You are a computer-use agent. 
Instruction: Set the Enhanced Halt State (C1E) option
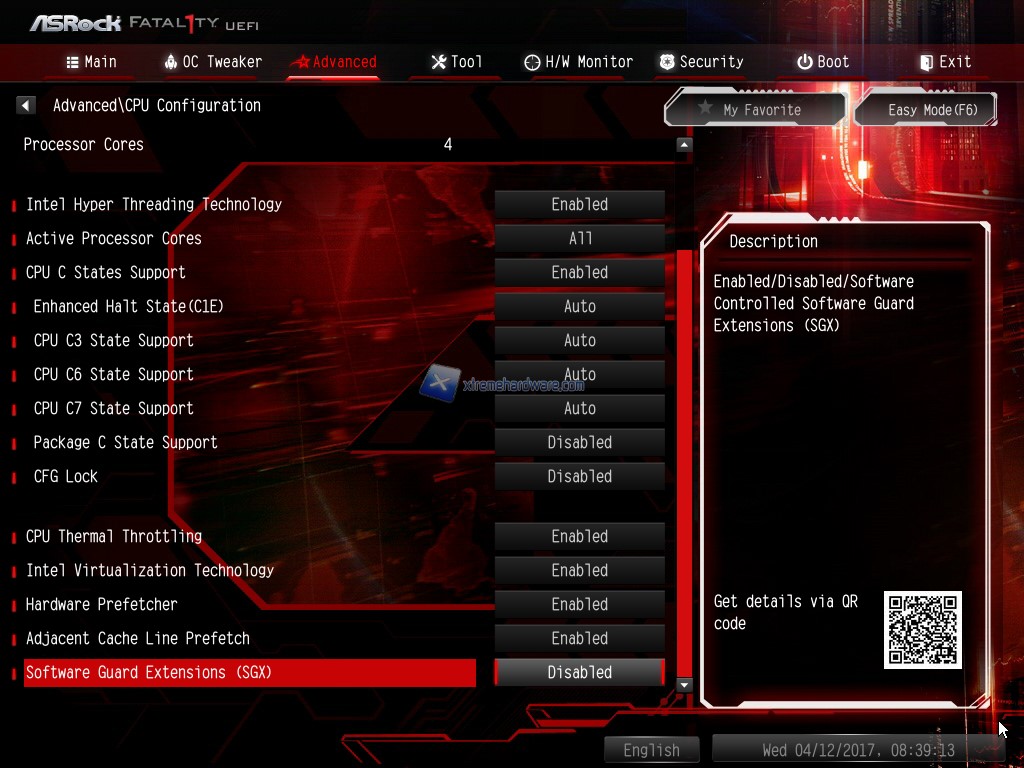point(580,307)
